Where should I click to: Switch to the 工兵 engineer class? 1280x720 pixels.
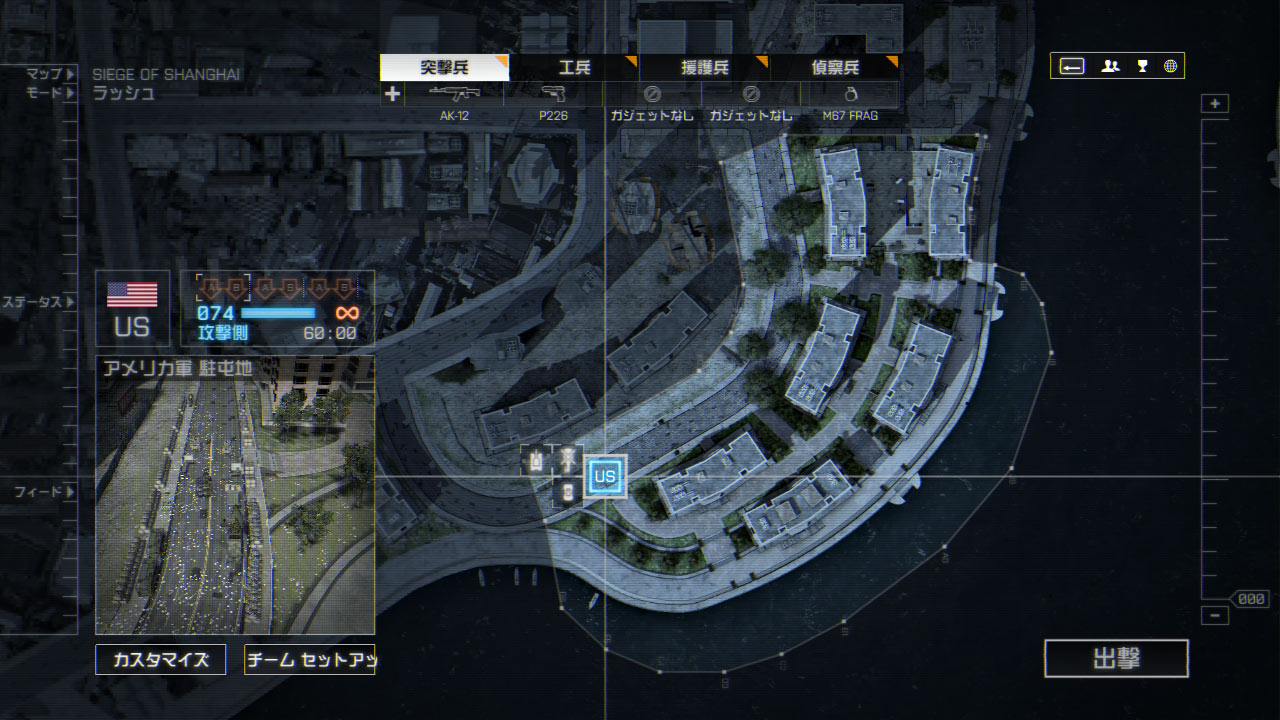pyautogui.click(x=574, y=68)
